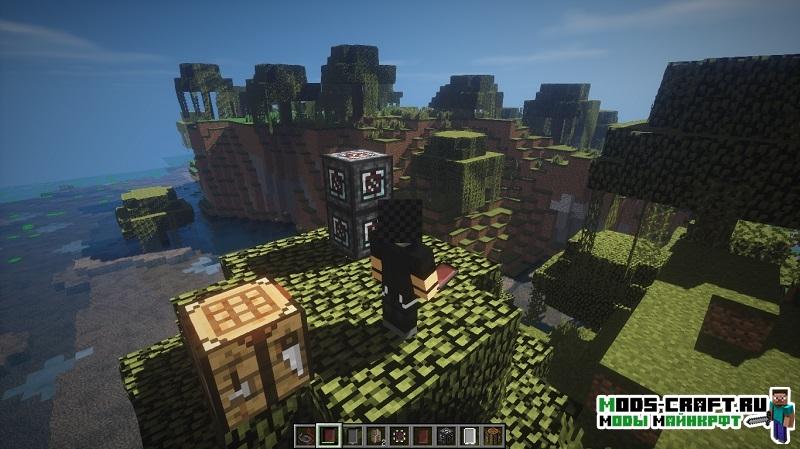Select the crafting table hotbar slot
800x449 pixels.
point(494,436)
